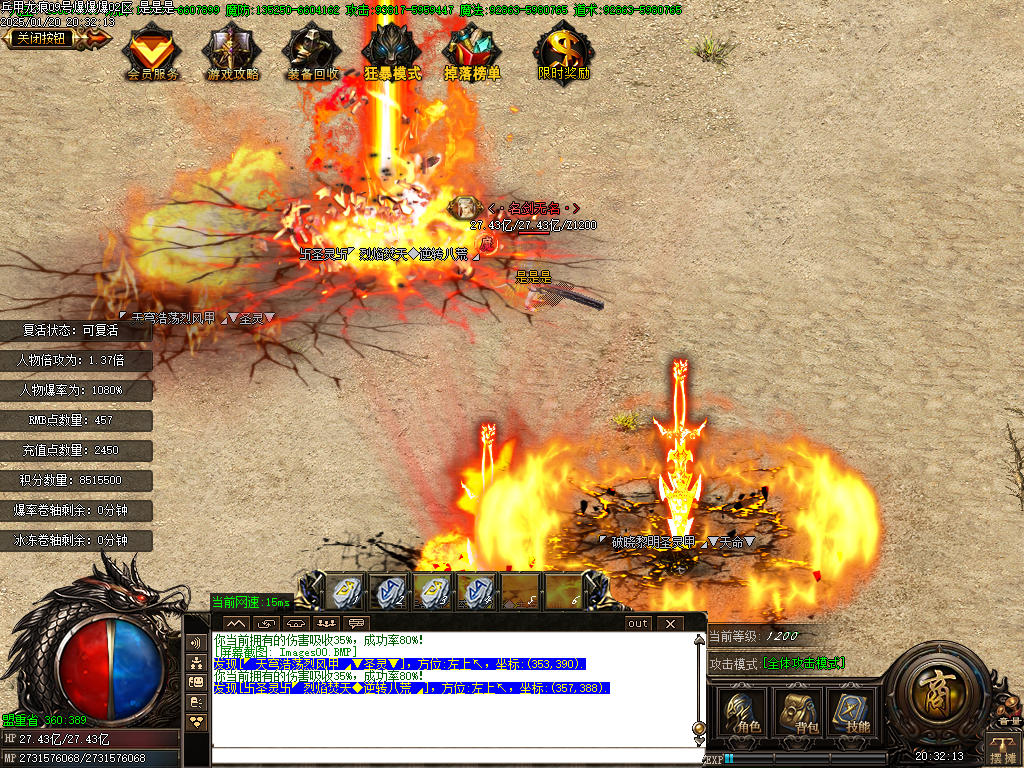Open the 角色 character panel
The width and height of the screenshot is (1024, 768).
(743, 713)
